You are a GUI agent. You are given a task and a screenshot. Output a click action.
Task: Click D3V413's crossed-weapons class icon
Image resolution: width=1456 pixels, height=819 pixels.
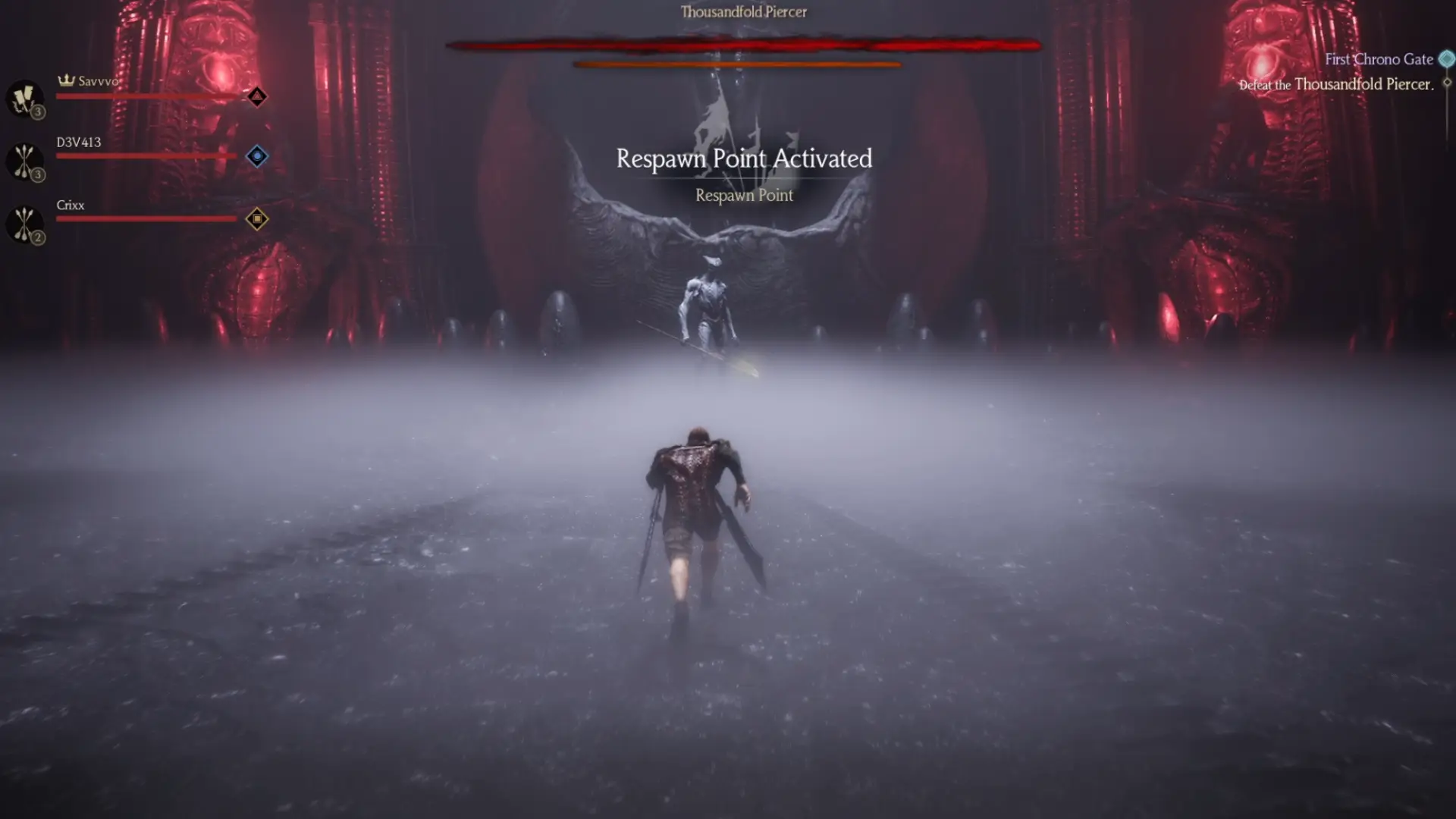point(24,161)
